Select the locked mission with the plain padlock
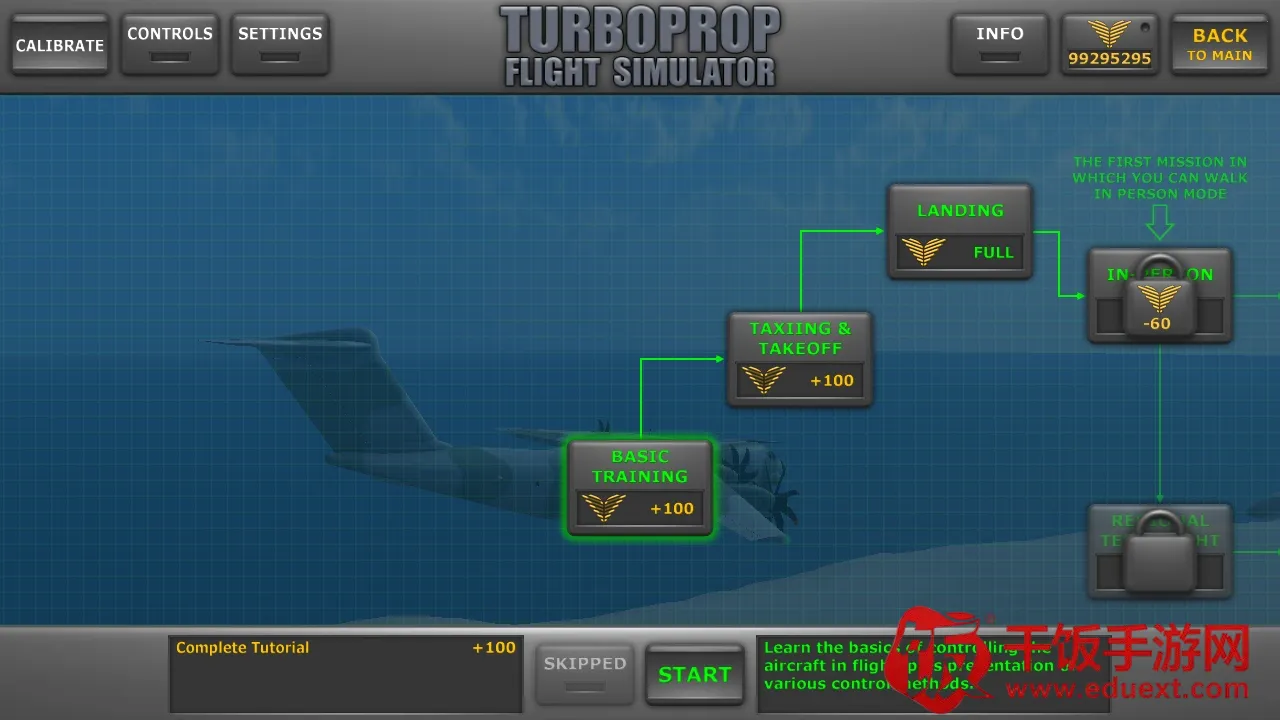Viewport: 1280px width, 720px height. click(x=1160, y=551)
